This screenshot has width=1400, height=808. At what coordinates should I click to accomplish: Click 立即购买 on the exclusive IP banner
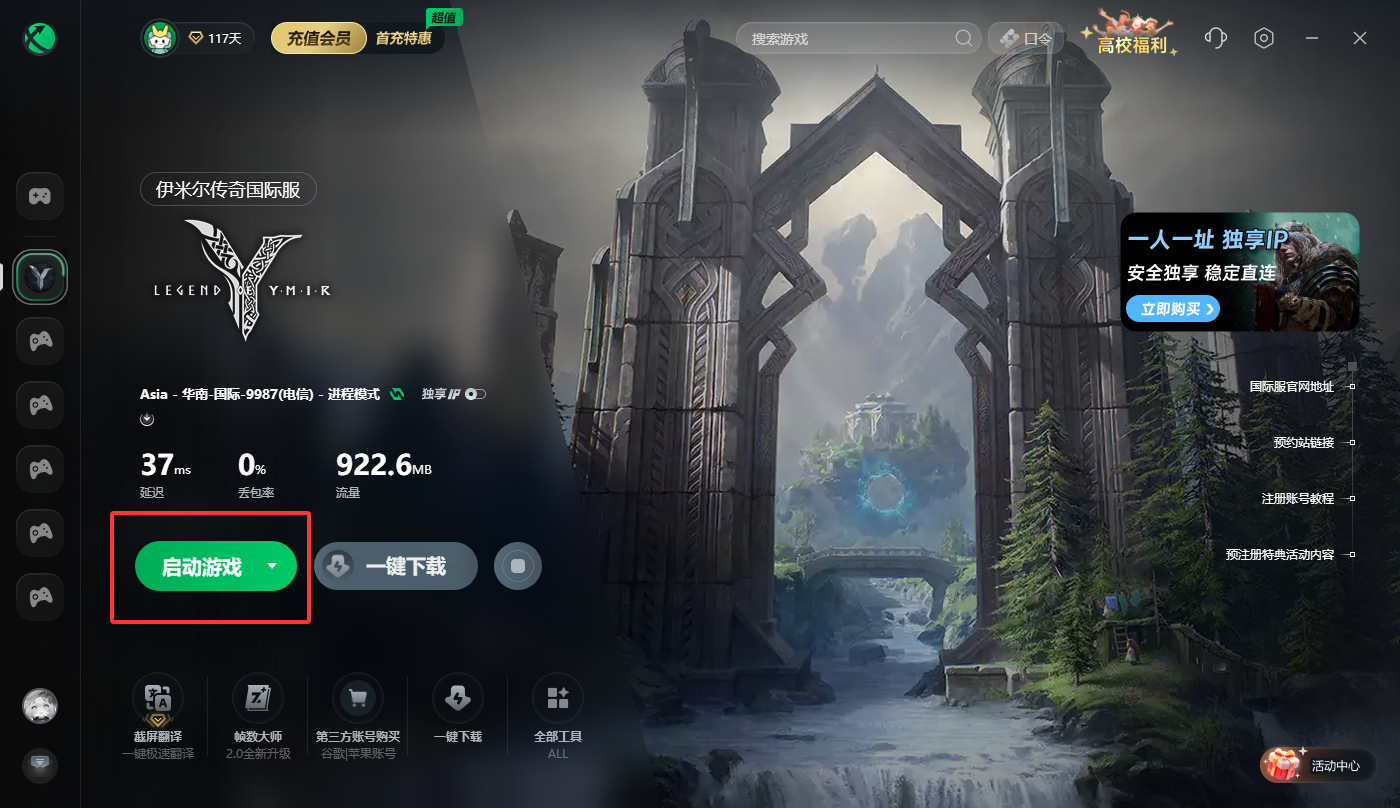coord(1172,309)
